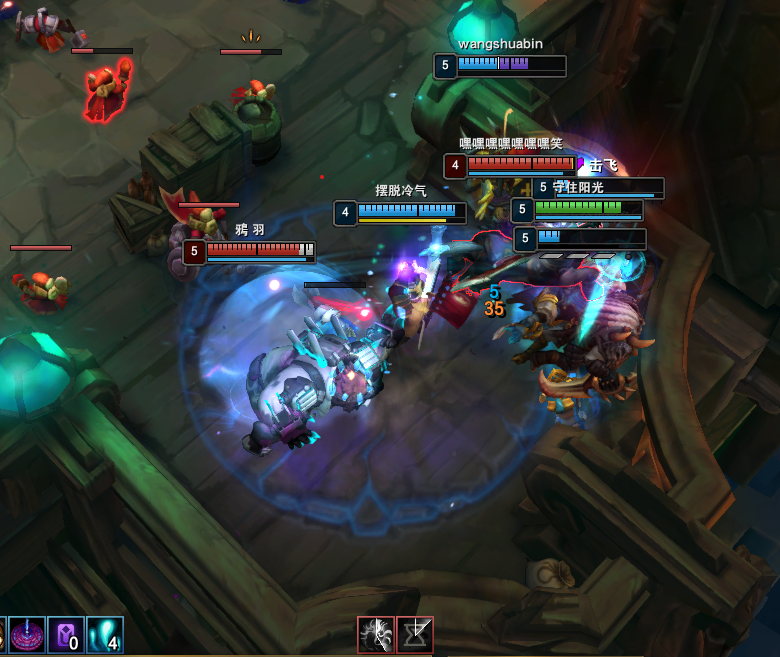Image resolution: width=780 pixels, height=657 pixels.
Task: Click the hourglass debuff icon
Action: pos(415,635)
